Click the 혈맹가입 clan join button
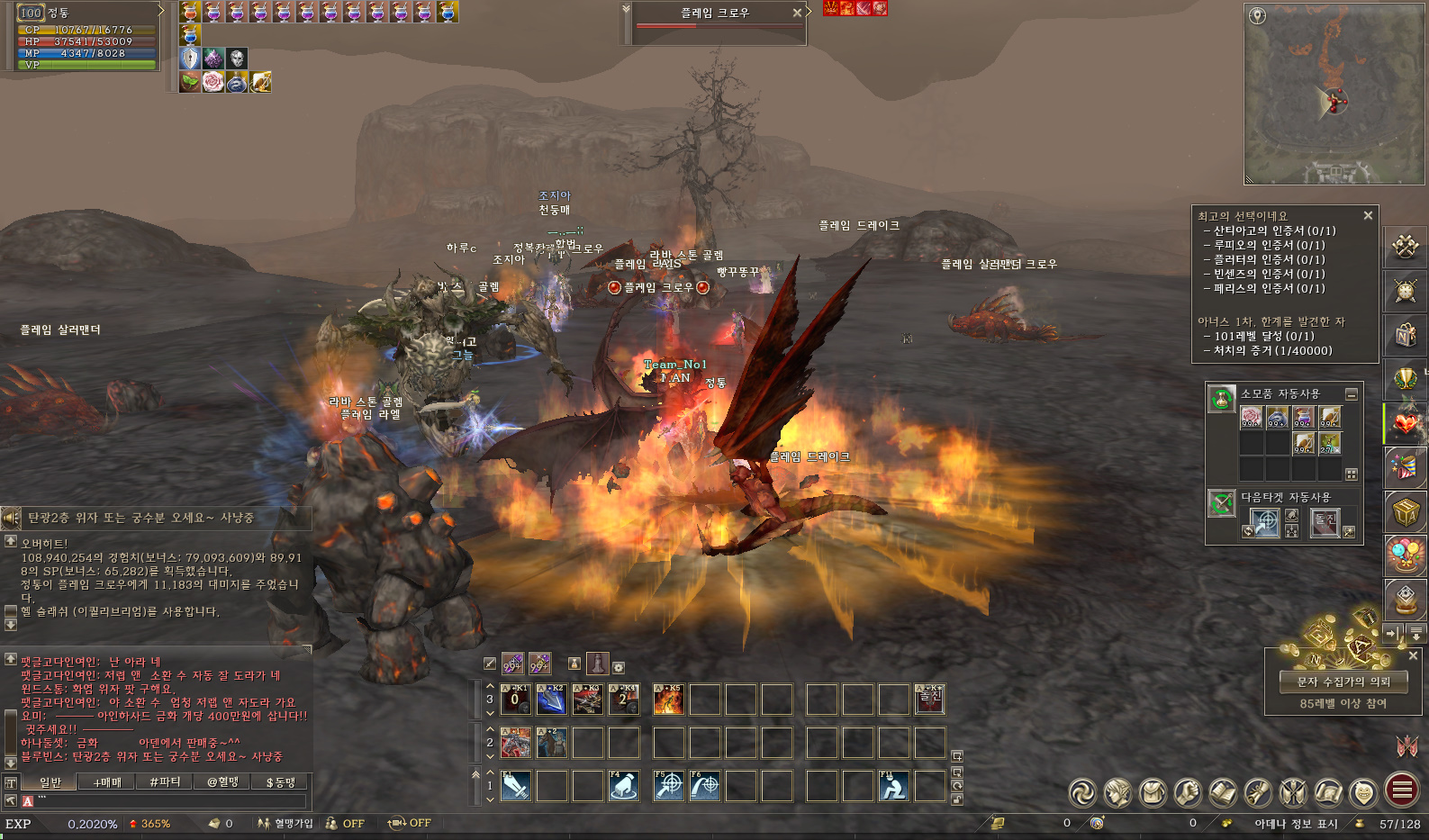The image size is (1429, 840). (285, 823)
